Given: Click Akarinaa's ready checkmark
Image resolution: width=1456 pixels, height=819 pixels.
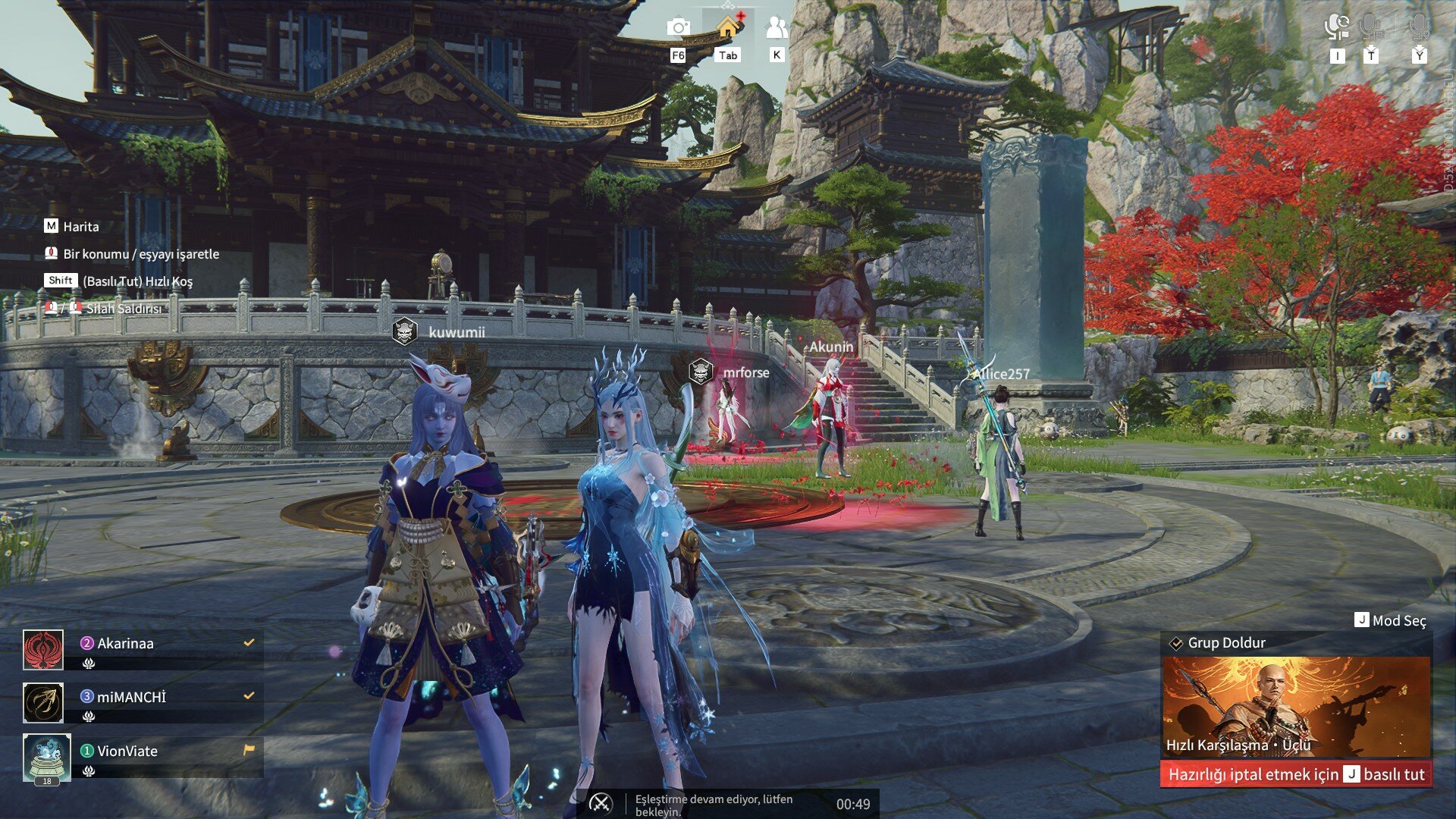Looking at the screenshot, I should (x=248, y=642).
